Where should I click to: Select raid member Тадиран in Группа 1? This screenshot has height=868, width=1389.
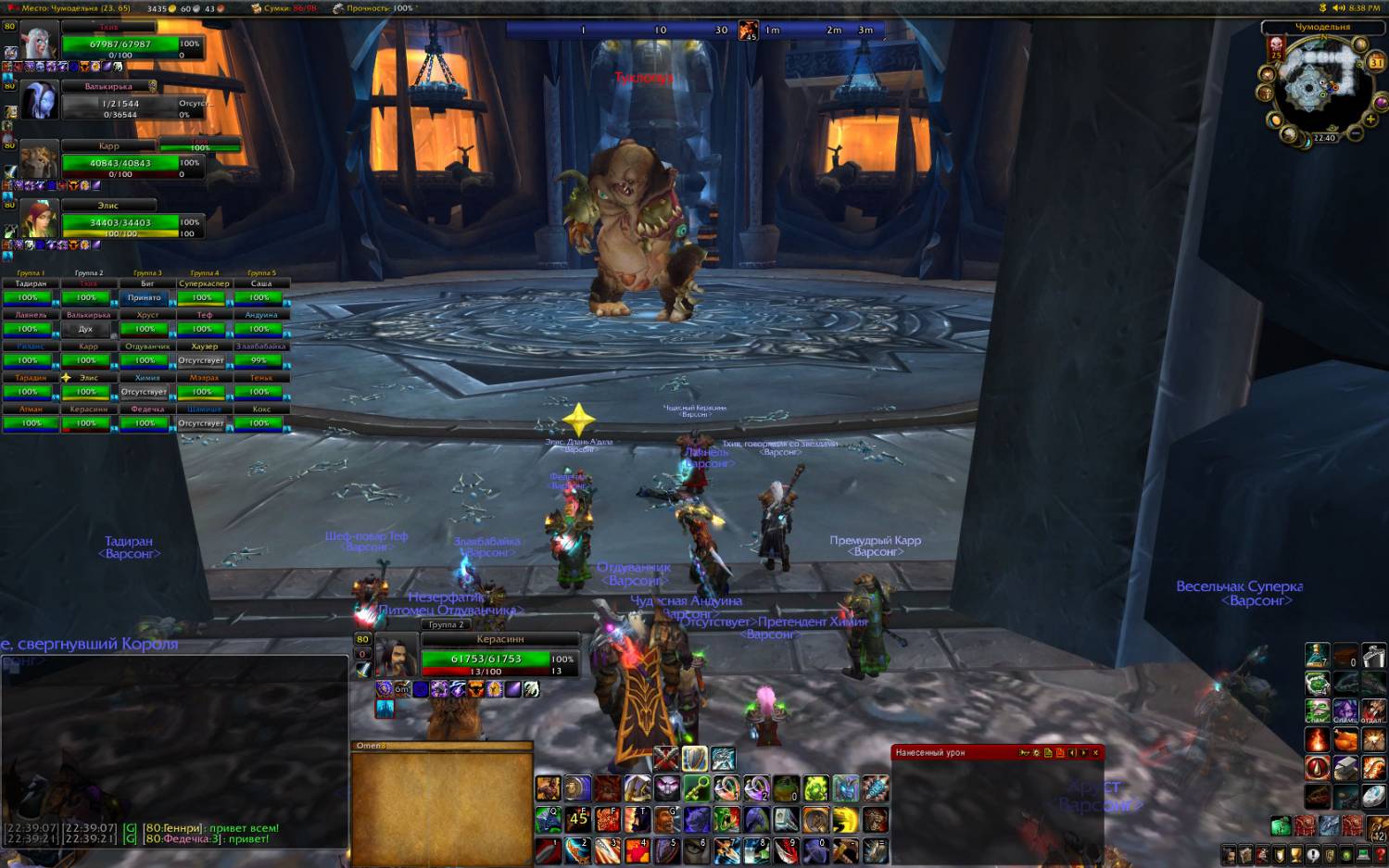click(30, 297)
